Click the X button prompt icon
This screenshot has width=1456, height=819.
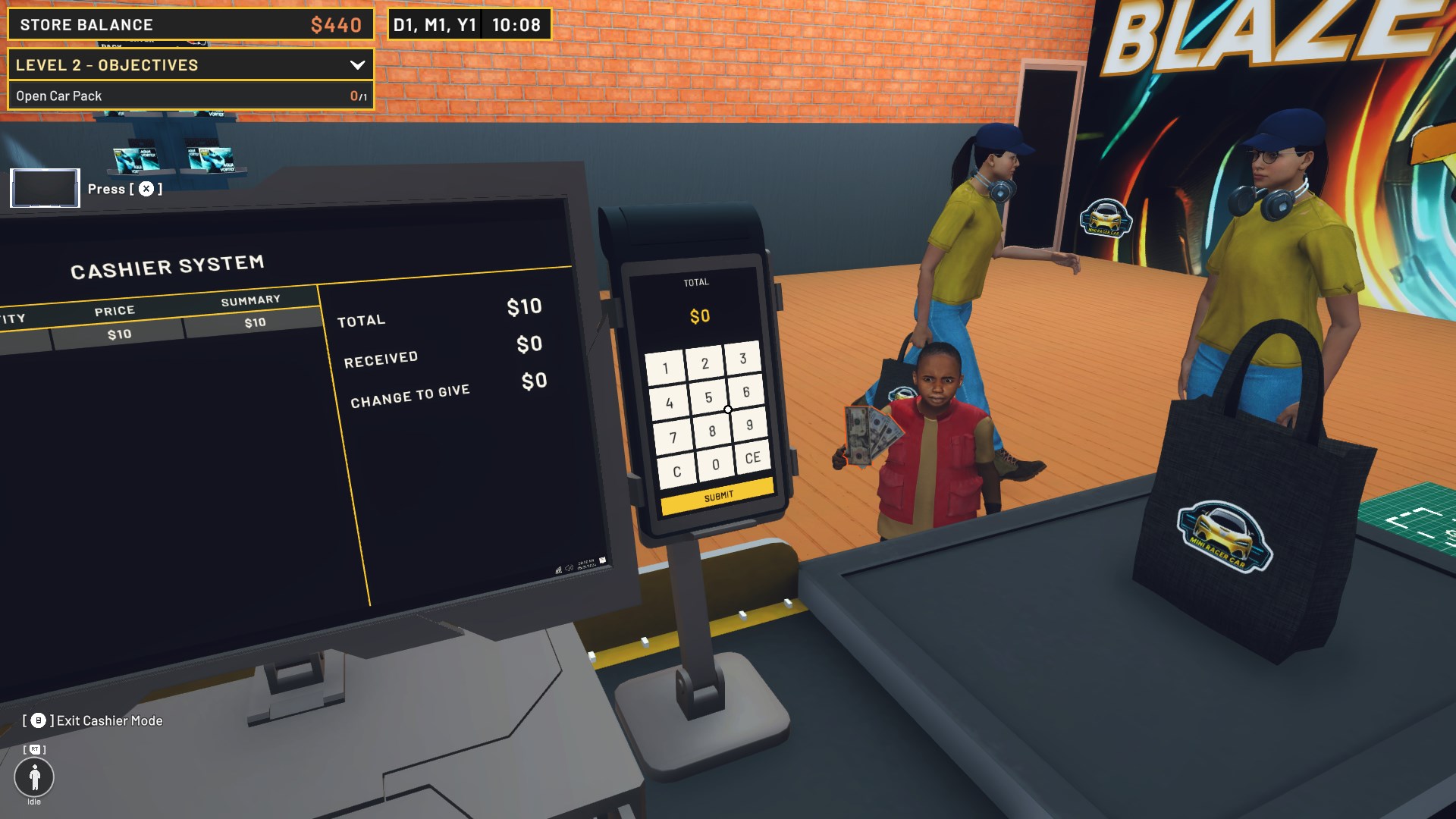tap(146, 189)
